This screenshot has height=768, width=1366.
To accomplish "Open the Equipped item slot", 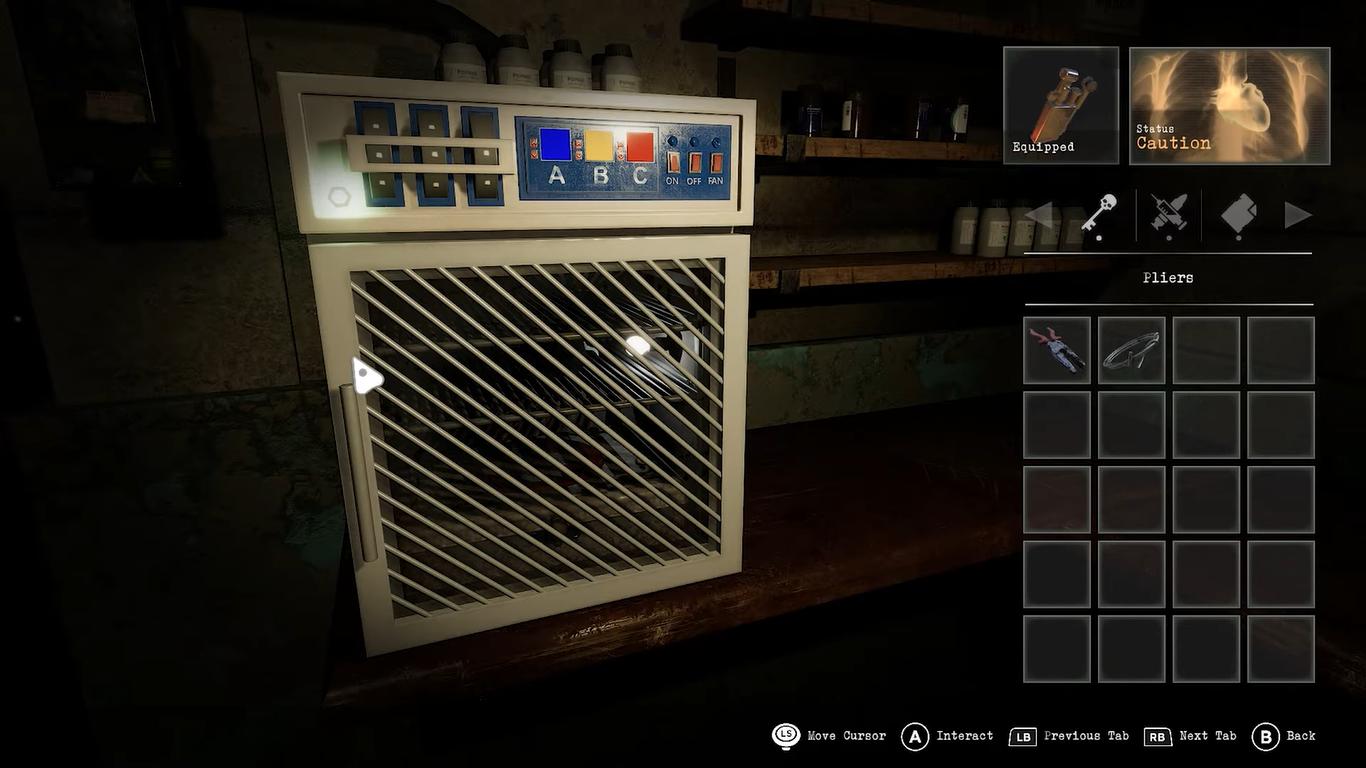I will click(1060, 105).
